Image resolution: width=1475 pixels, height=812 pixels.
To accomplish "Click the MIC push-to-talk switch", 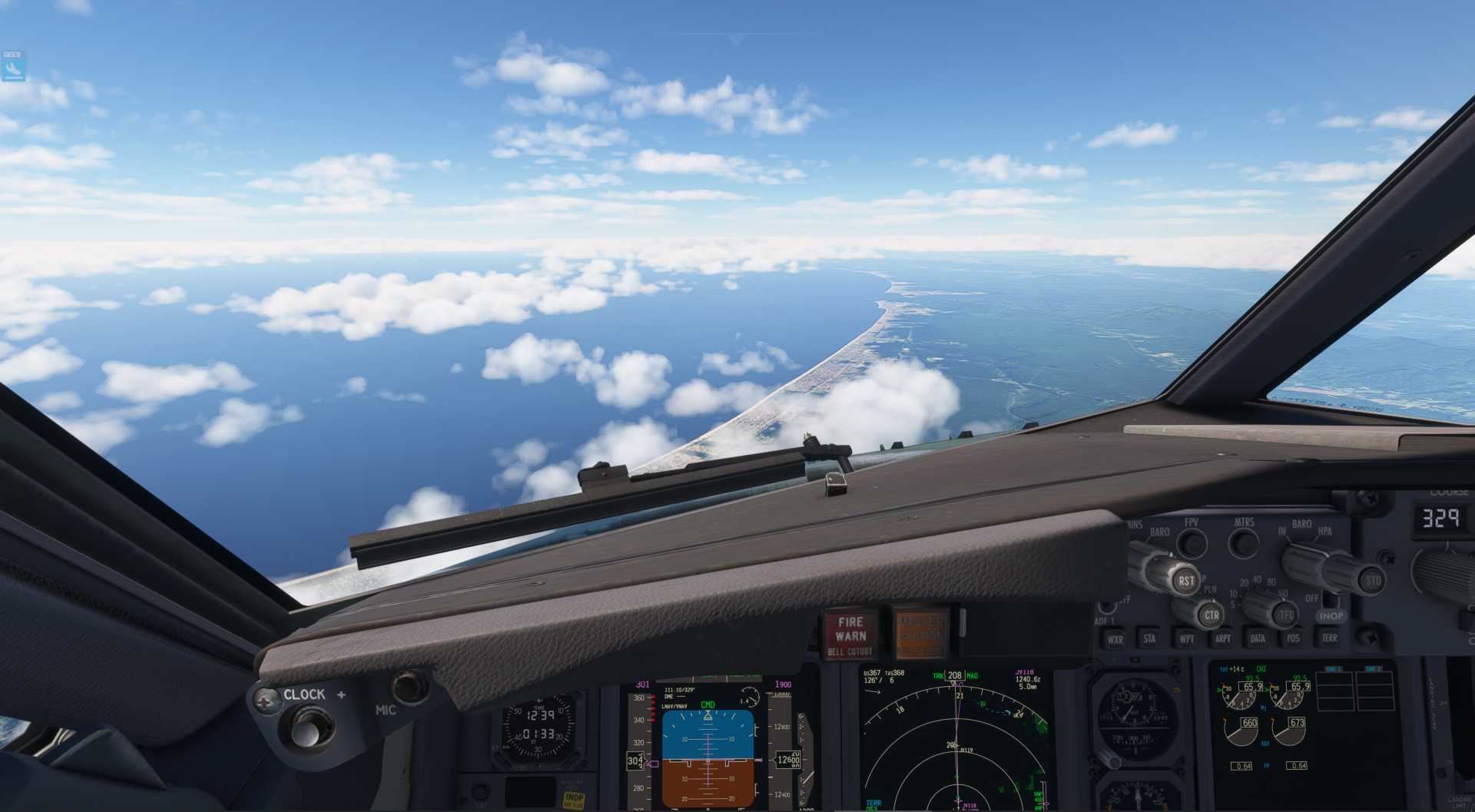I will coord(409,686).
